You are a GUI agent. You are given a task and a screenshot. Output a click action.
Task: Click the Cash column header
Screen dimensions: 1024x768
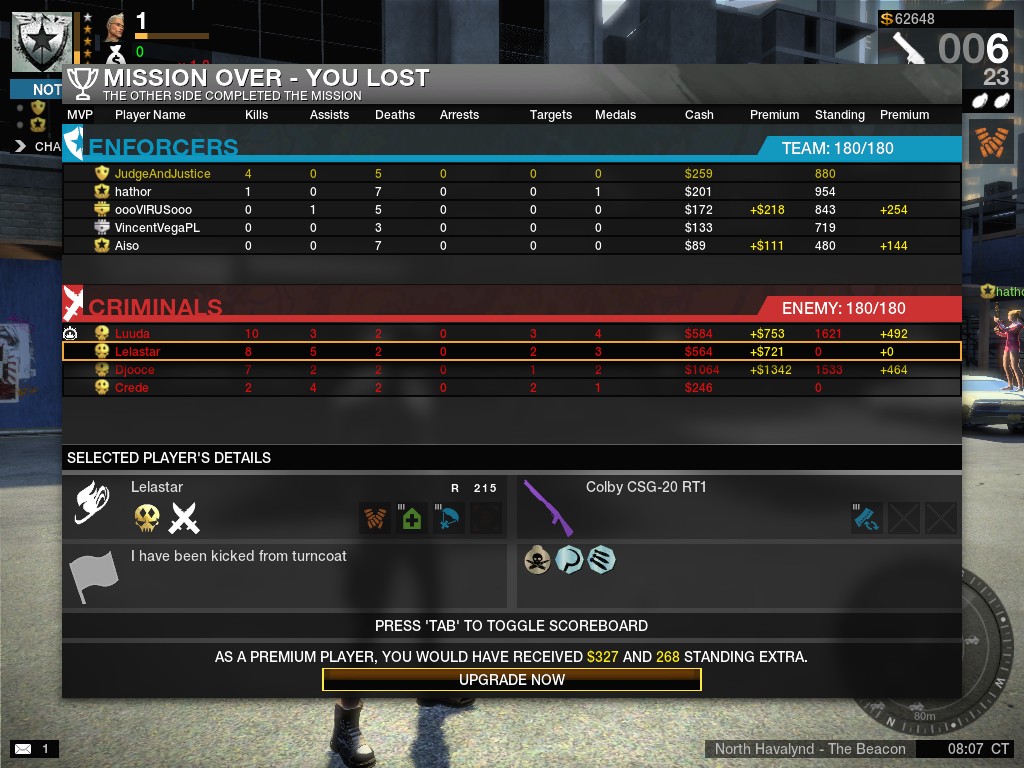(699, 115)
